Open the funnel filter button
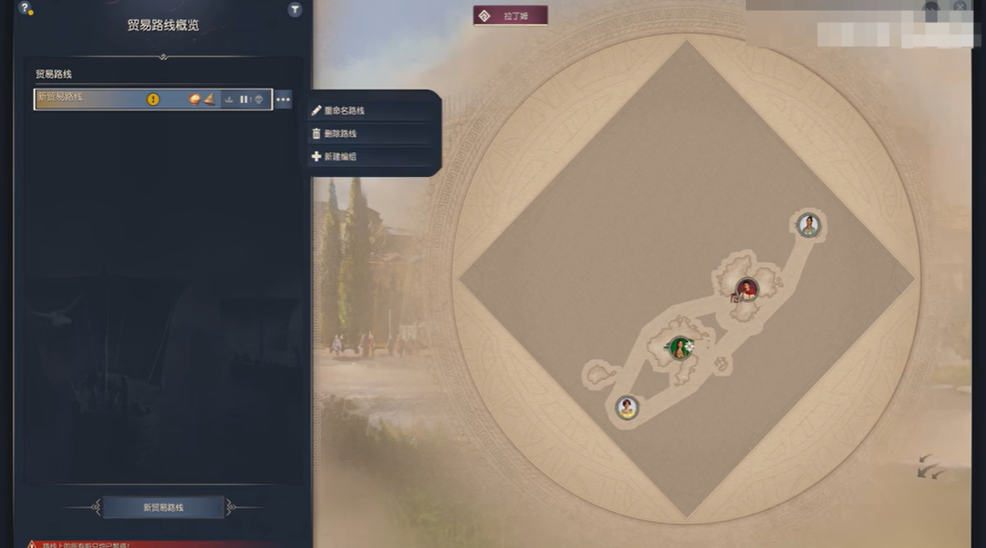986x548 pixels. [x=295, y=9]
